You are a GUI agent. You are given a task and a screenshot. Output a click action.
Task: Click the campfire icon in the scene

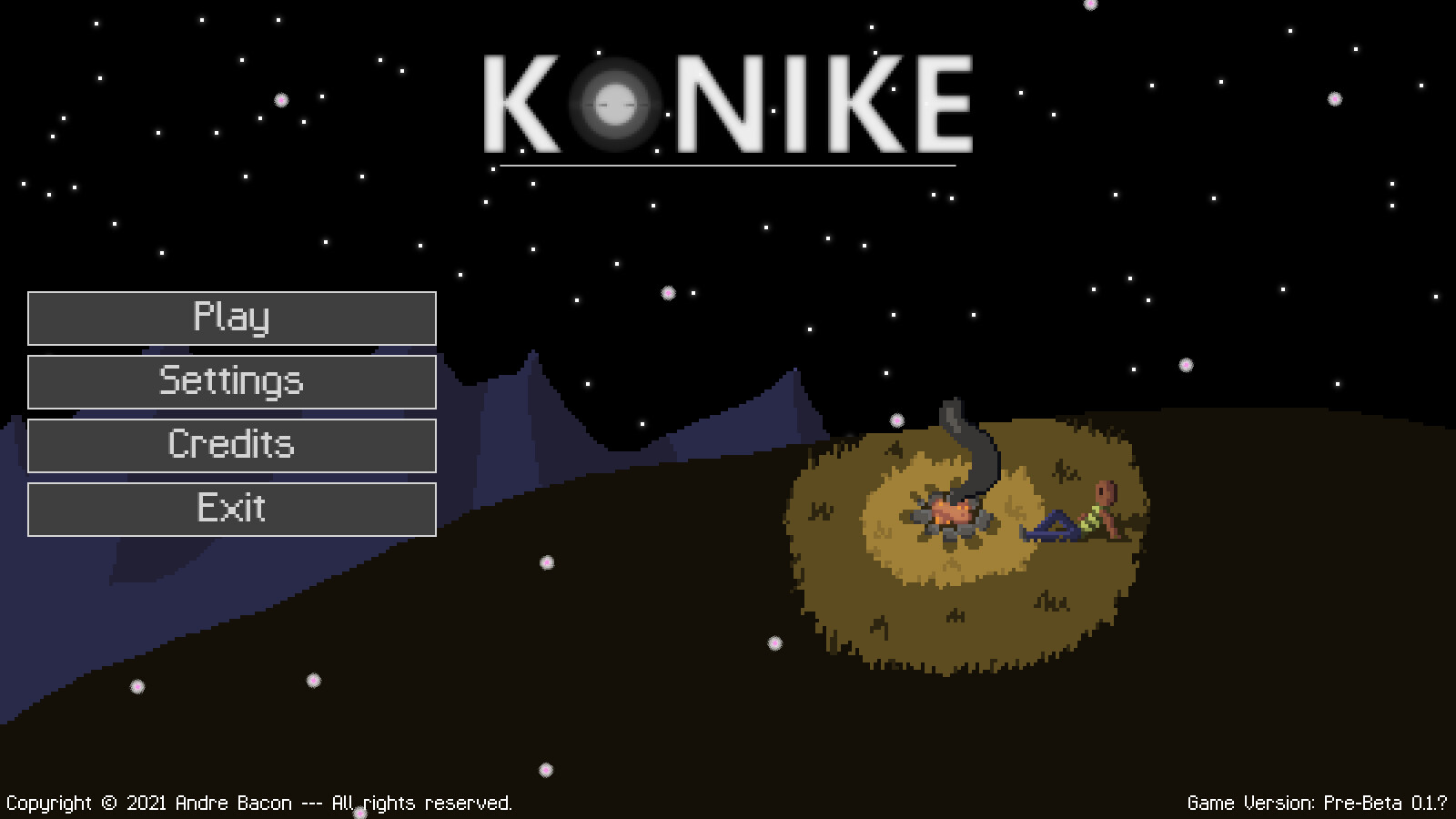(x=951, y=514)
